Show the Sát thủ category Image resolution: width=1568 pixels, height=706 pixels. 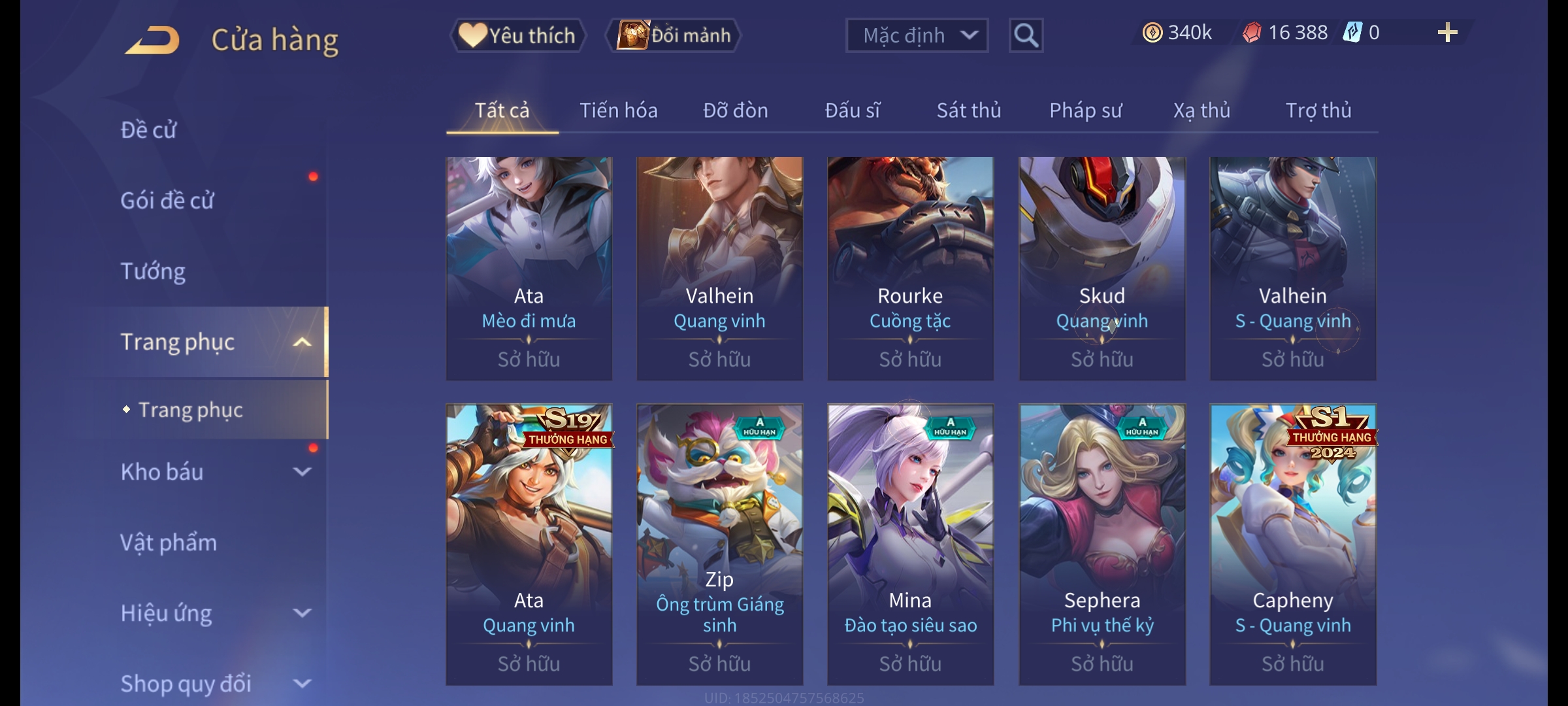(x=968, y=110)
